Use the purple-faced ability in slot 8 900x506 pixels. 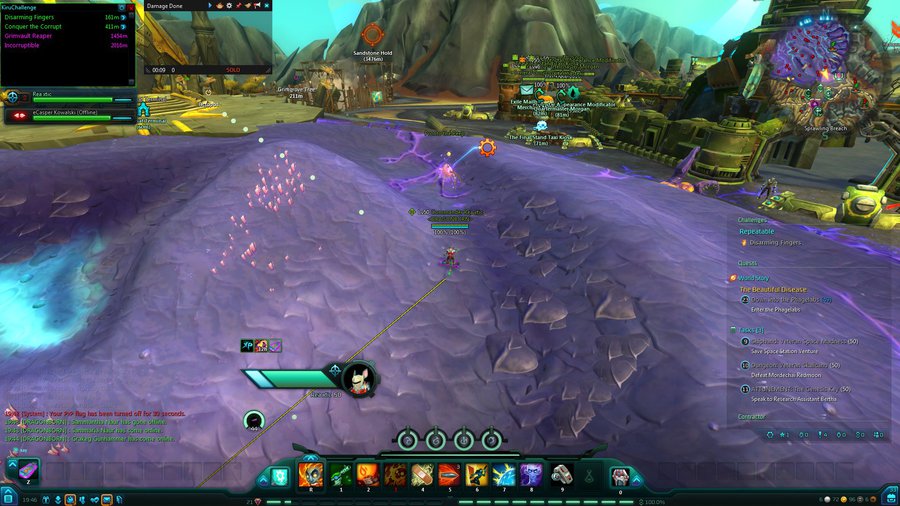pos(531,474)
